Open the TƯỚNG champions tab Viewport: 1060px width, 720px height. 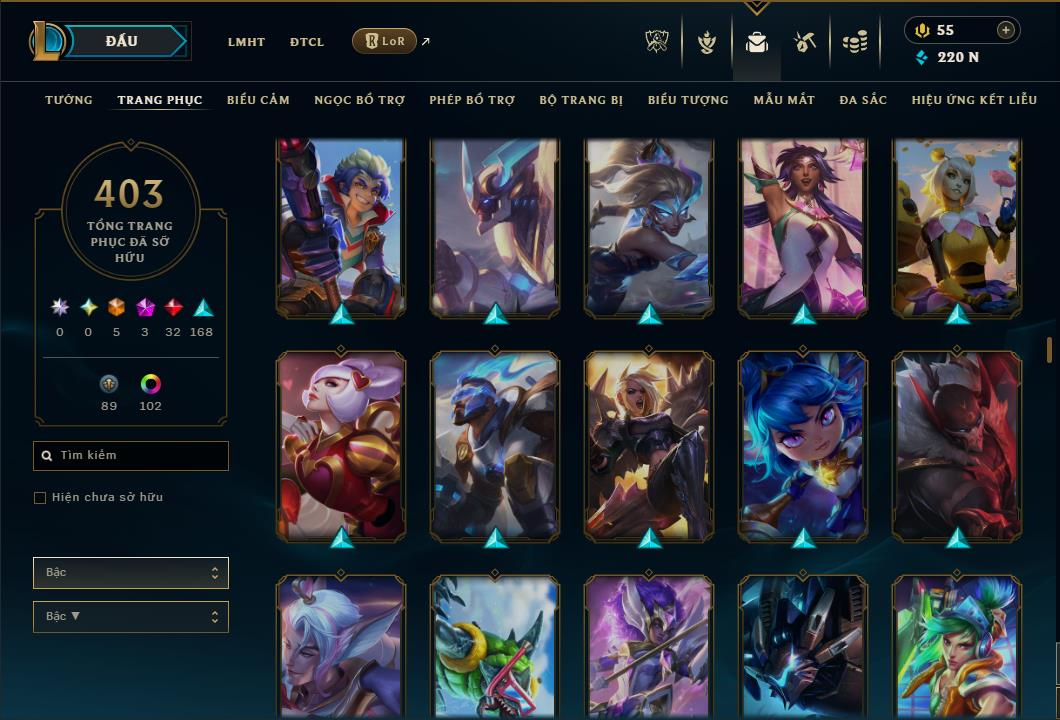69,100
